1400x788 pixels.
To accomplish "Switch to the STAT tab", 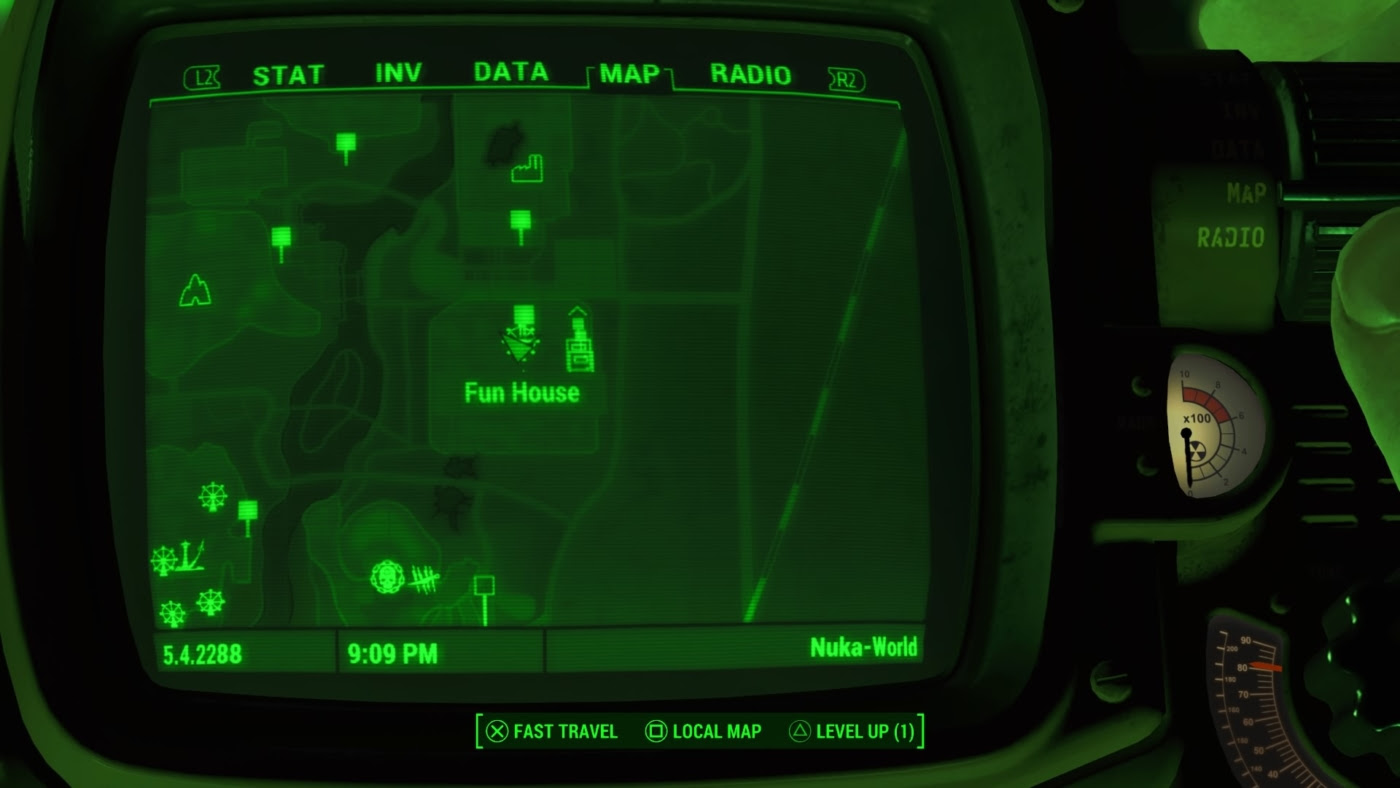I will (288, 71).
